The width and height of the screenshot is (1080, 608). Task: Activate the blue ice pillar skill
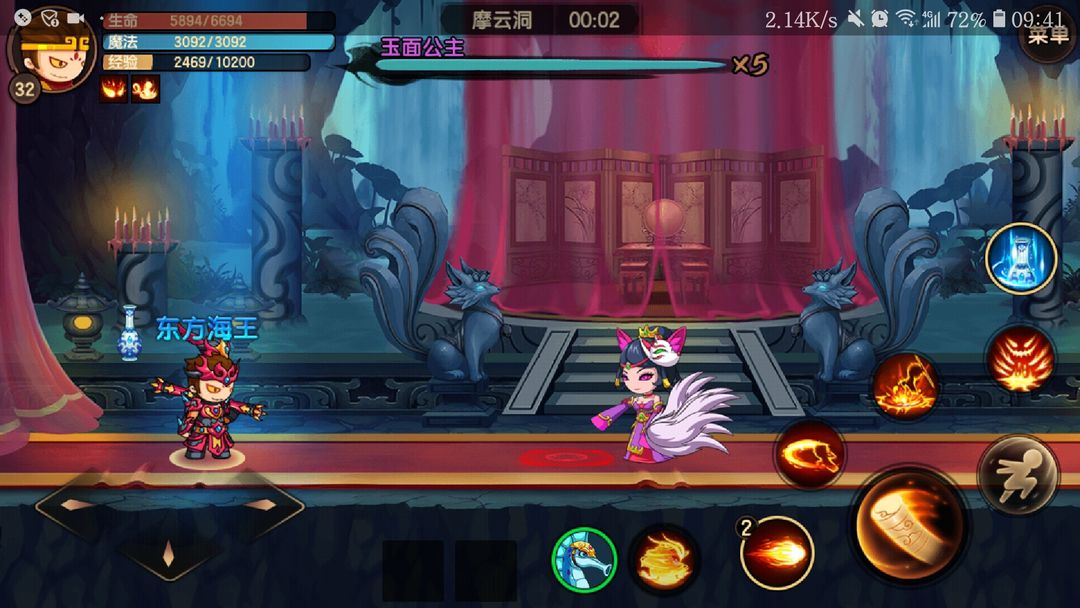tap(1021, 258)
